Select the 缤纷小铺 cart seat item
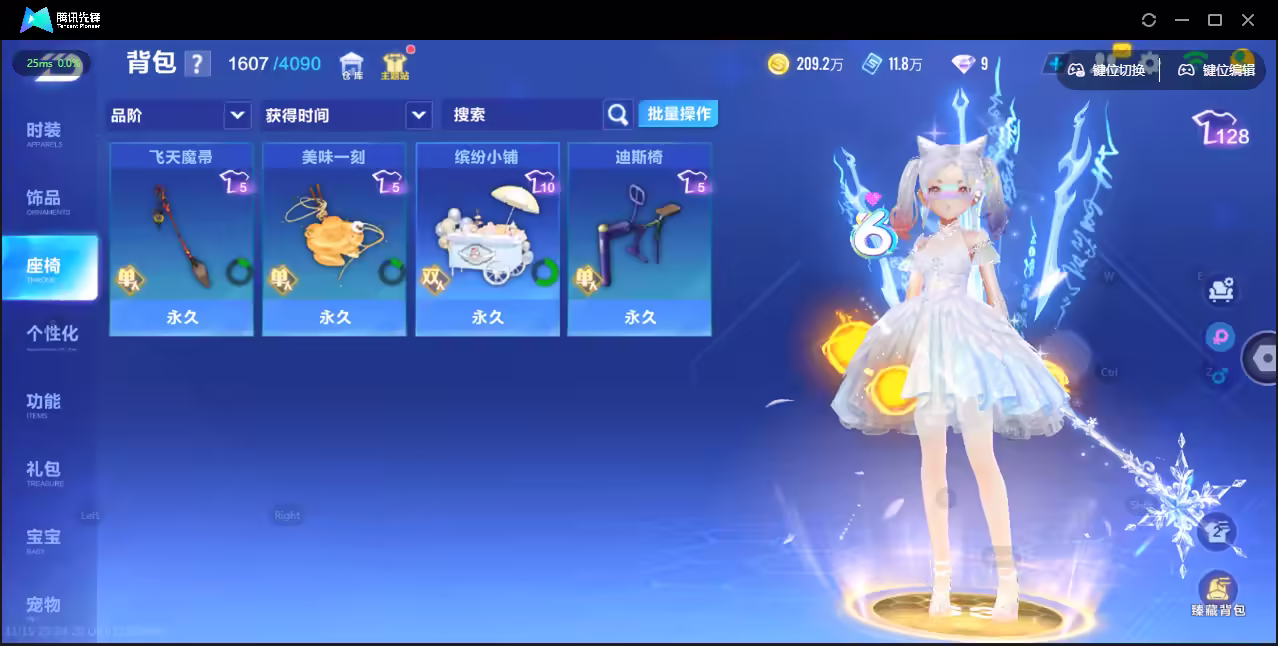Screen dimensions: 1278x646 [487, 239]
